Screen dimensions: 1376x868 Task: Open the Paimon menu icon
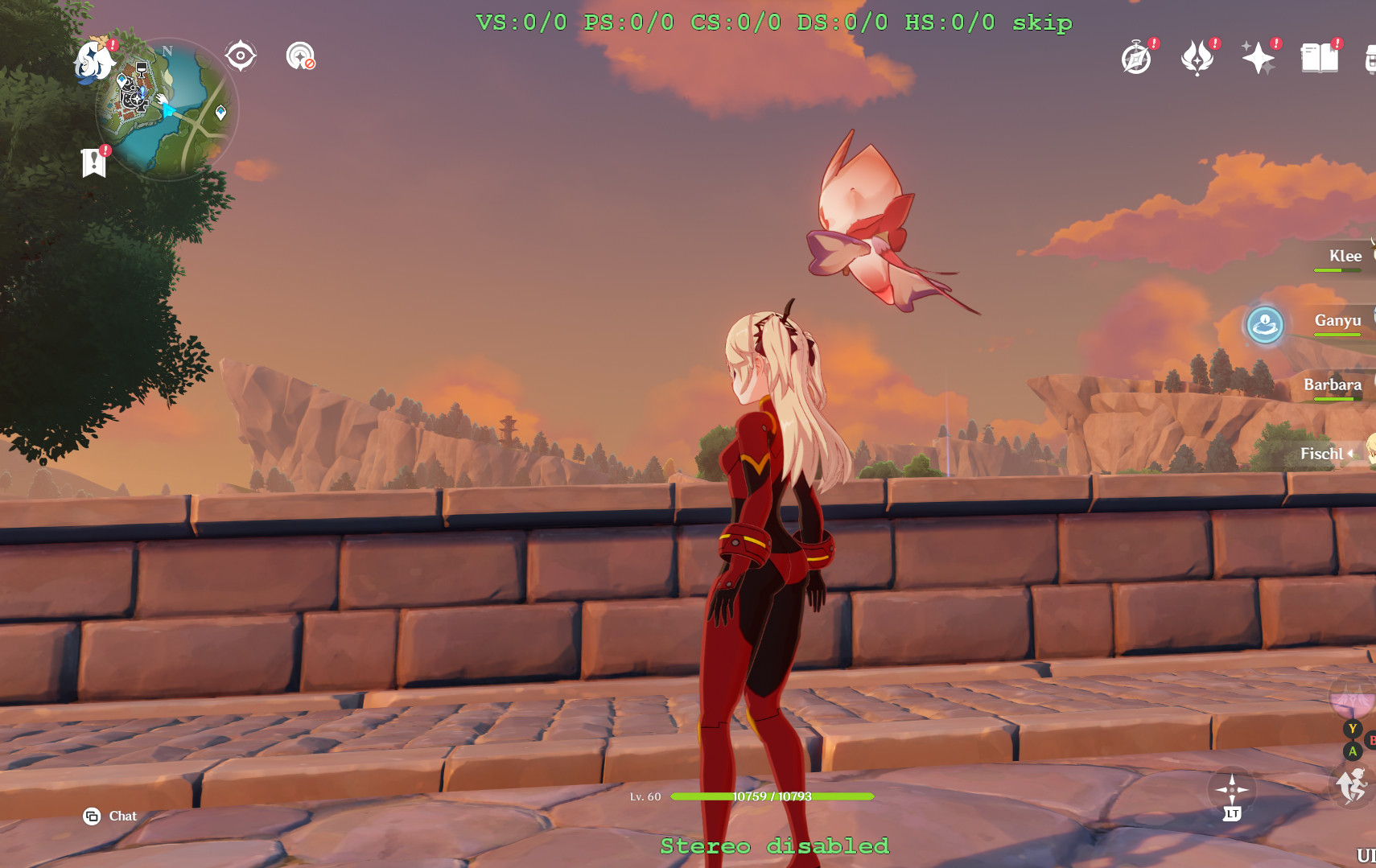point(93,61)
